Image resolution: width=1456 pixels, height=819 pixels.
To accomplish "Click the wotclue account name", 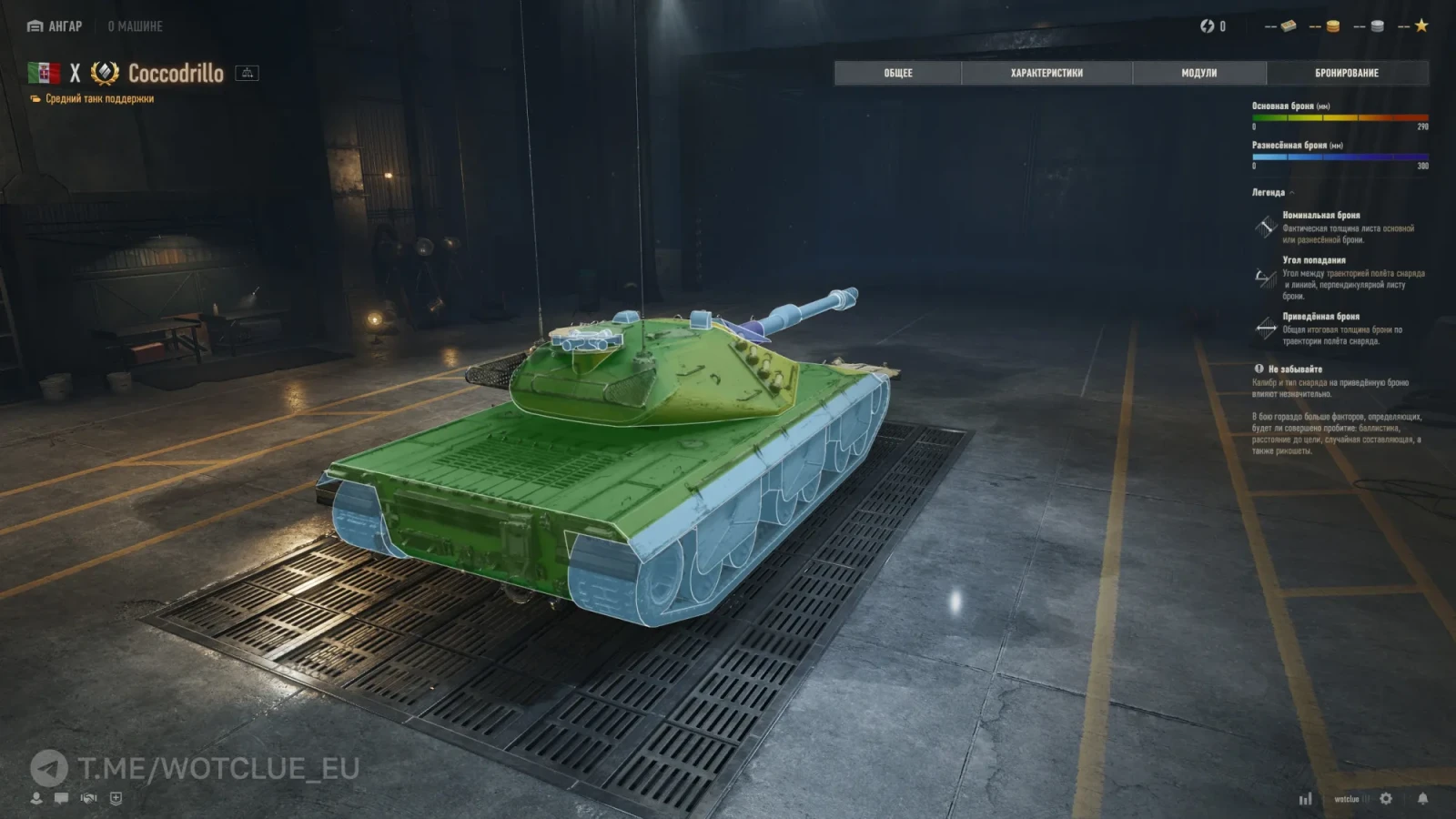I will click(1346, 799).
